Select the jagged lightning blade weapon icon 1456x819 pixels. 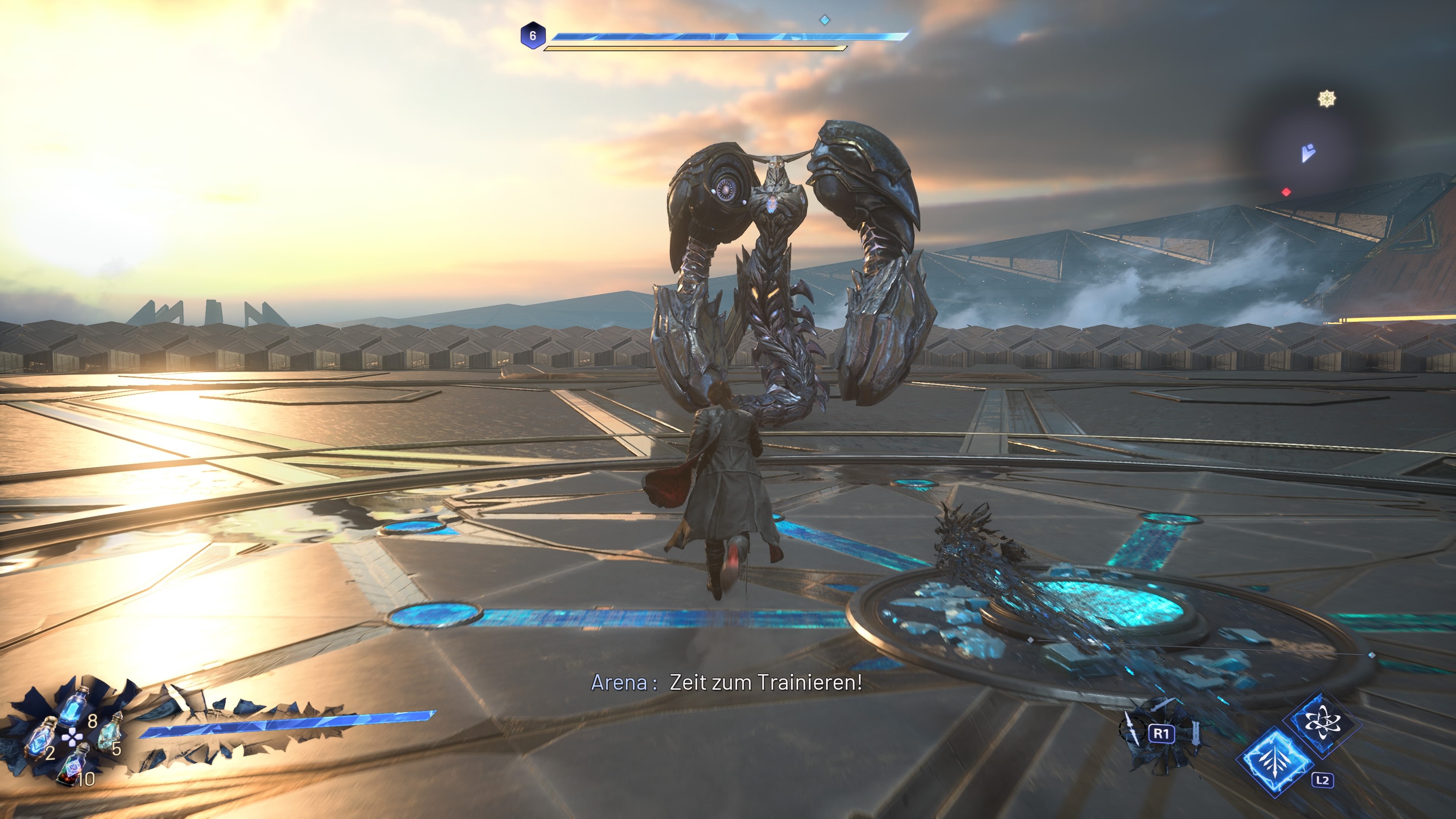[x=1131, y=728]
